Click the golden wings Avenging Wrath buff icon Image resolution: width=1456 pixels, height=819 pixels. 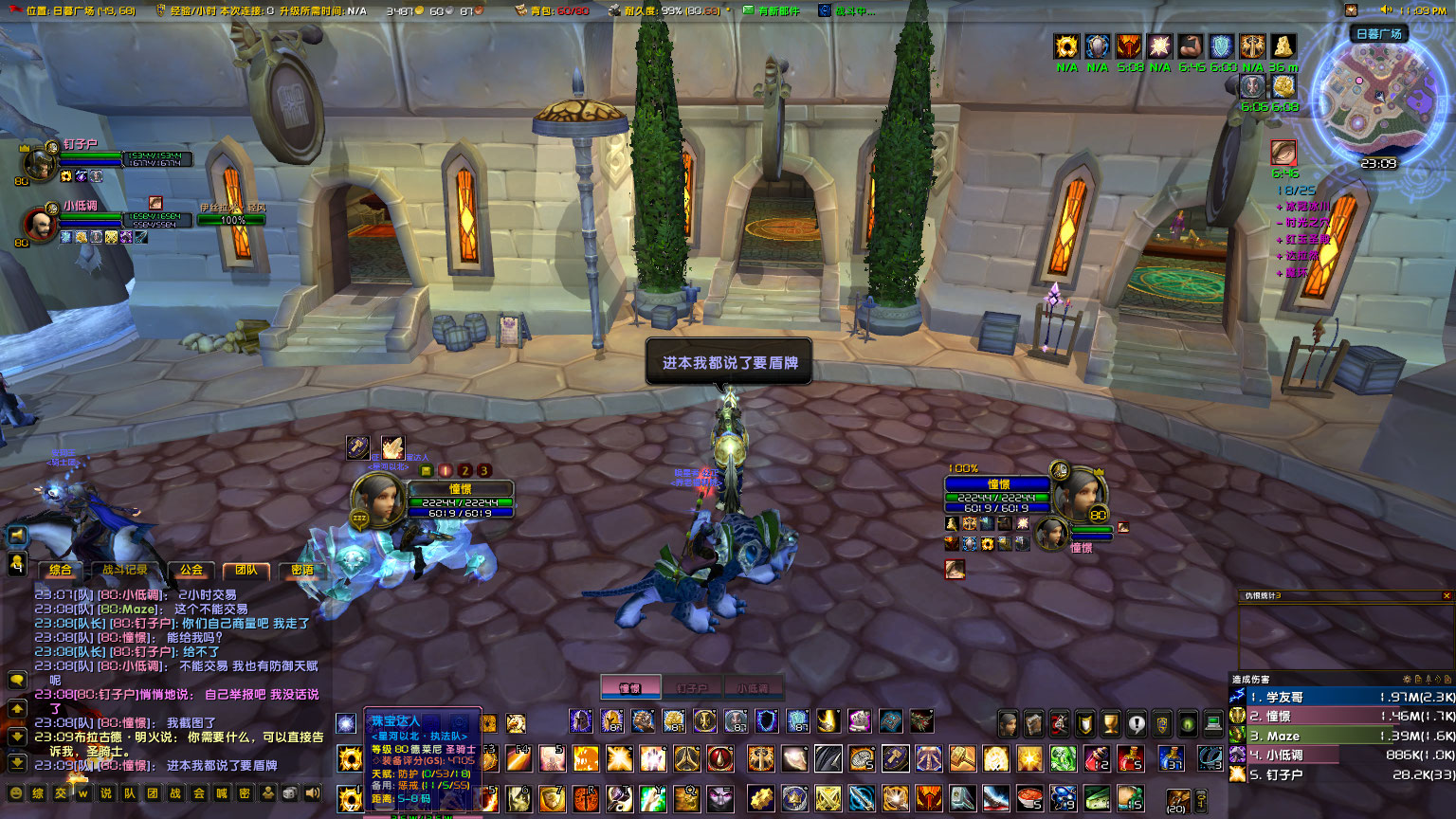(x=1251, y=46)
